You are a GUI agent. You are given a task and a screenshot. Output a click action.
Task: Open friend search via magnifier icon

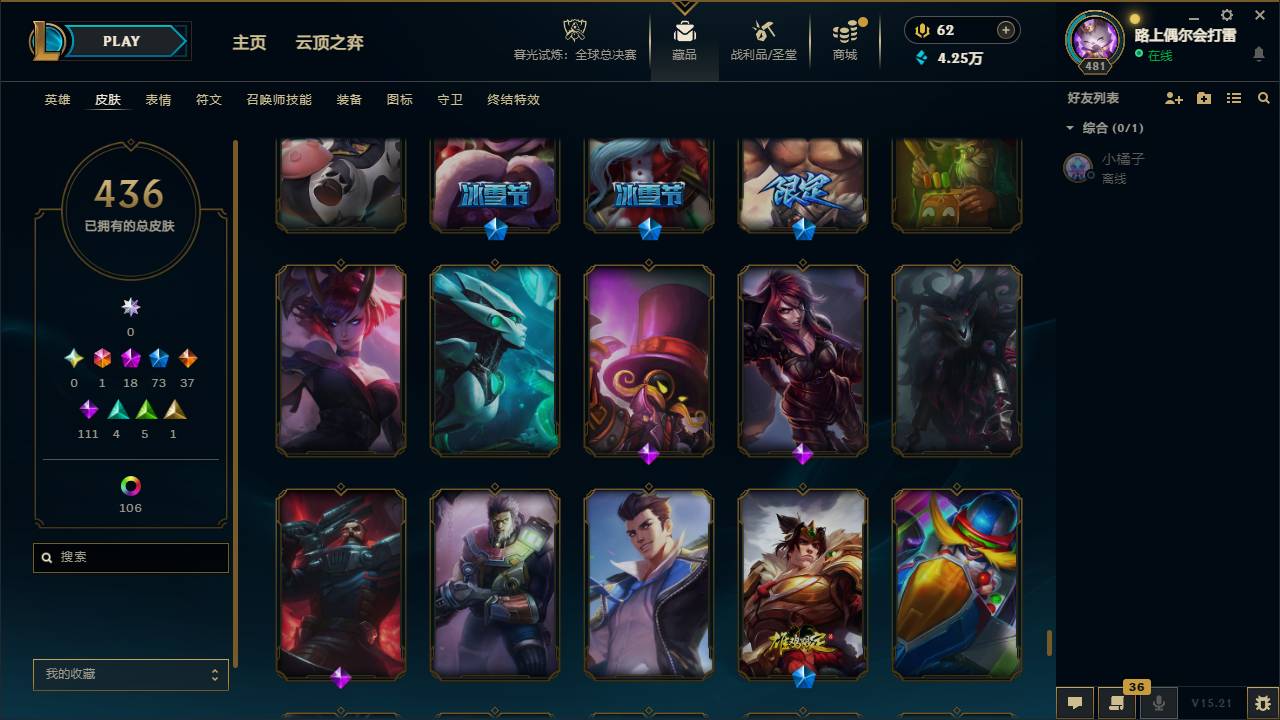pyautogui.click(x=1264, y=98)
